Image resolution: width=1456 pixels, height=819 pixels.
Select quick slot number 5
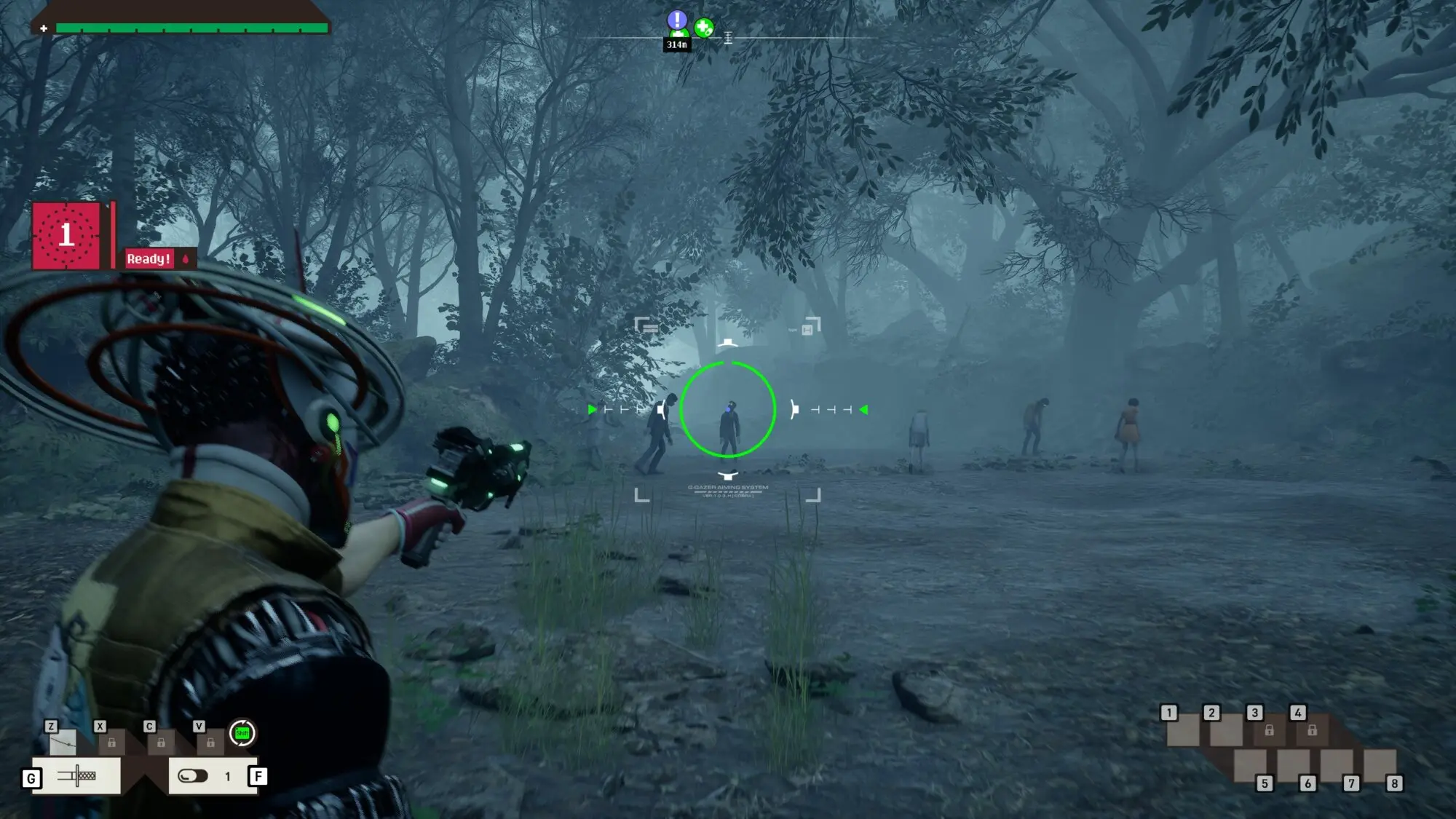click(1251, 766)
